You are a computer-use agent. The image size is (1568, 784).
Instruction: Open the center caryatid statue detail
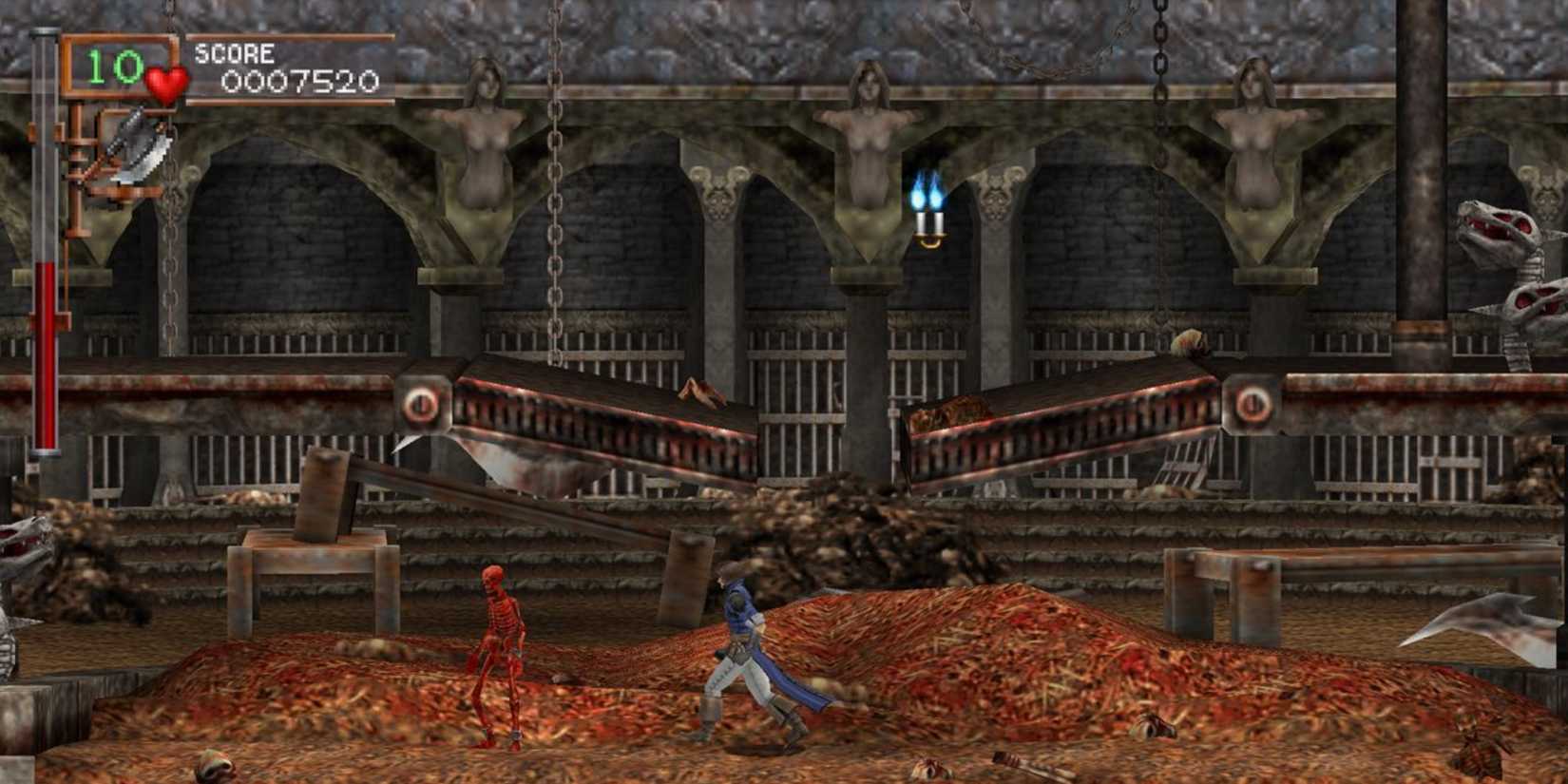(871, 124)
